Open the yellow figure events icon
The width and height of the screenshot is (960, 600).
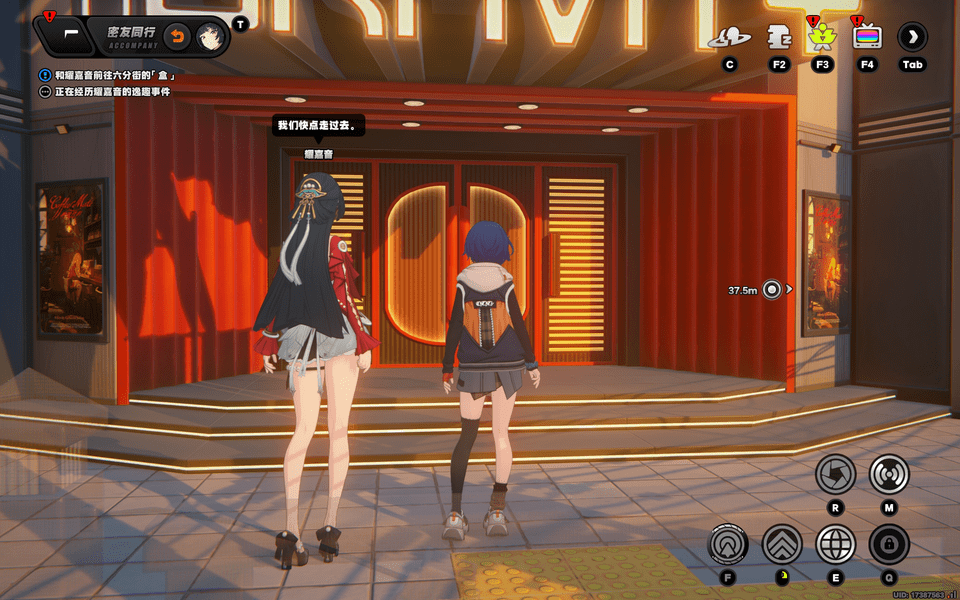click(x=822, y=38)
